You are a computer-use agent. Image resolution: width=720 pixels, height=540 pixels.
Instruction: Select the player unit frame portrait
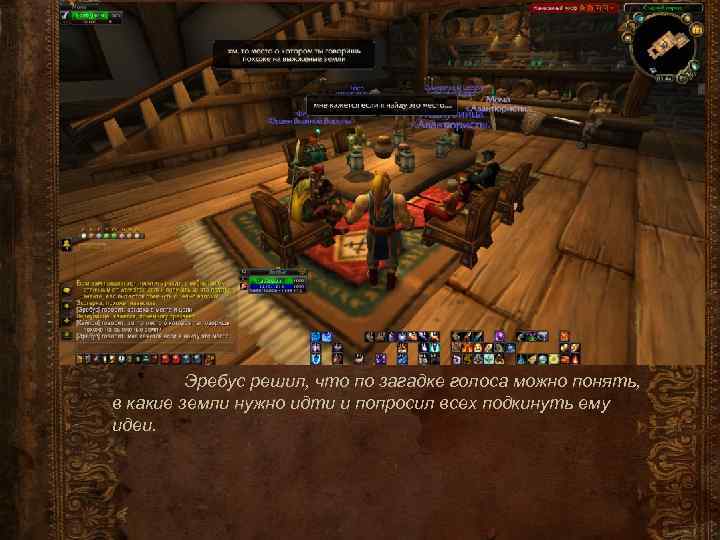coord(66,16)
